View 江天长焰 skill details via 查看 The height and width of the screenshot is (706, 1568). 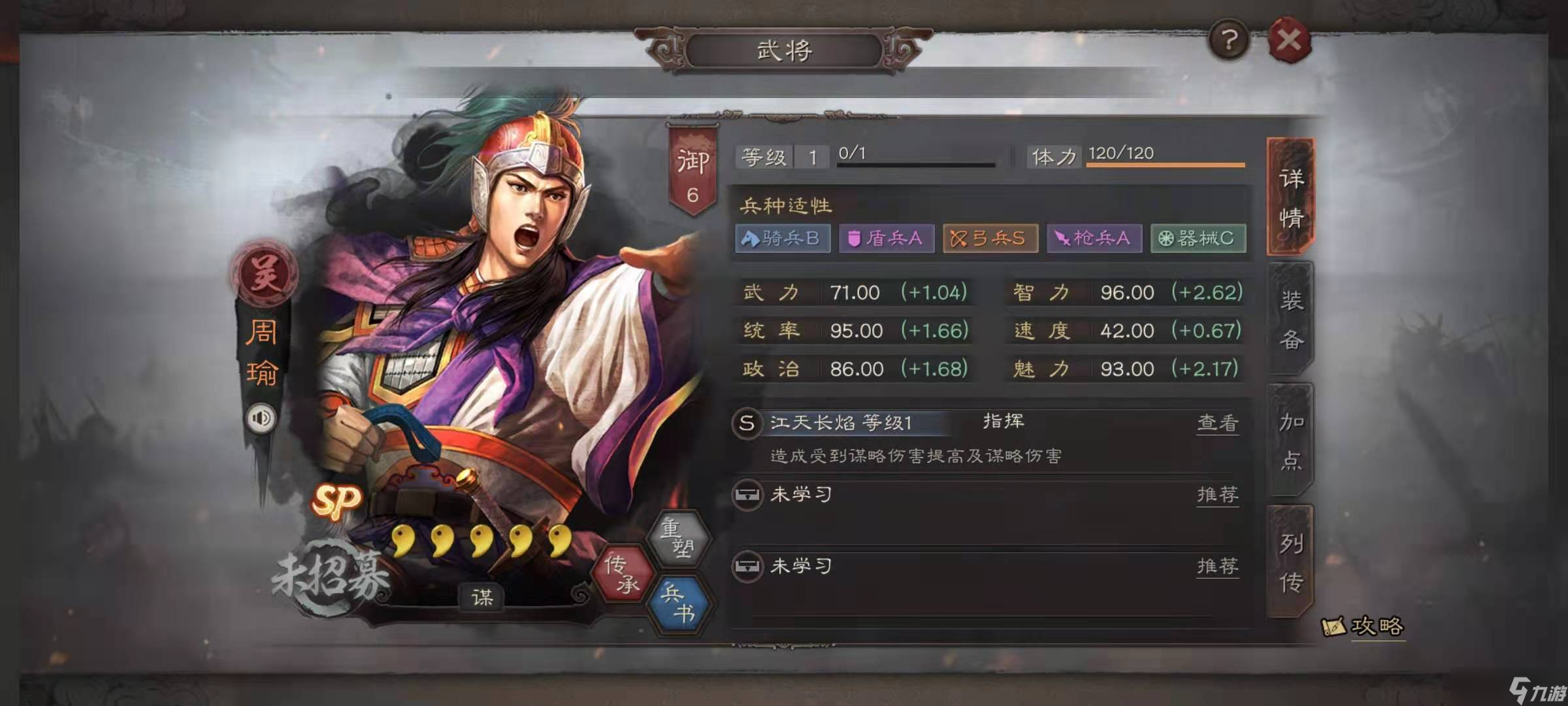1217,422
